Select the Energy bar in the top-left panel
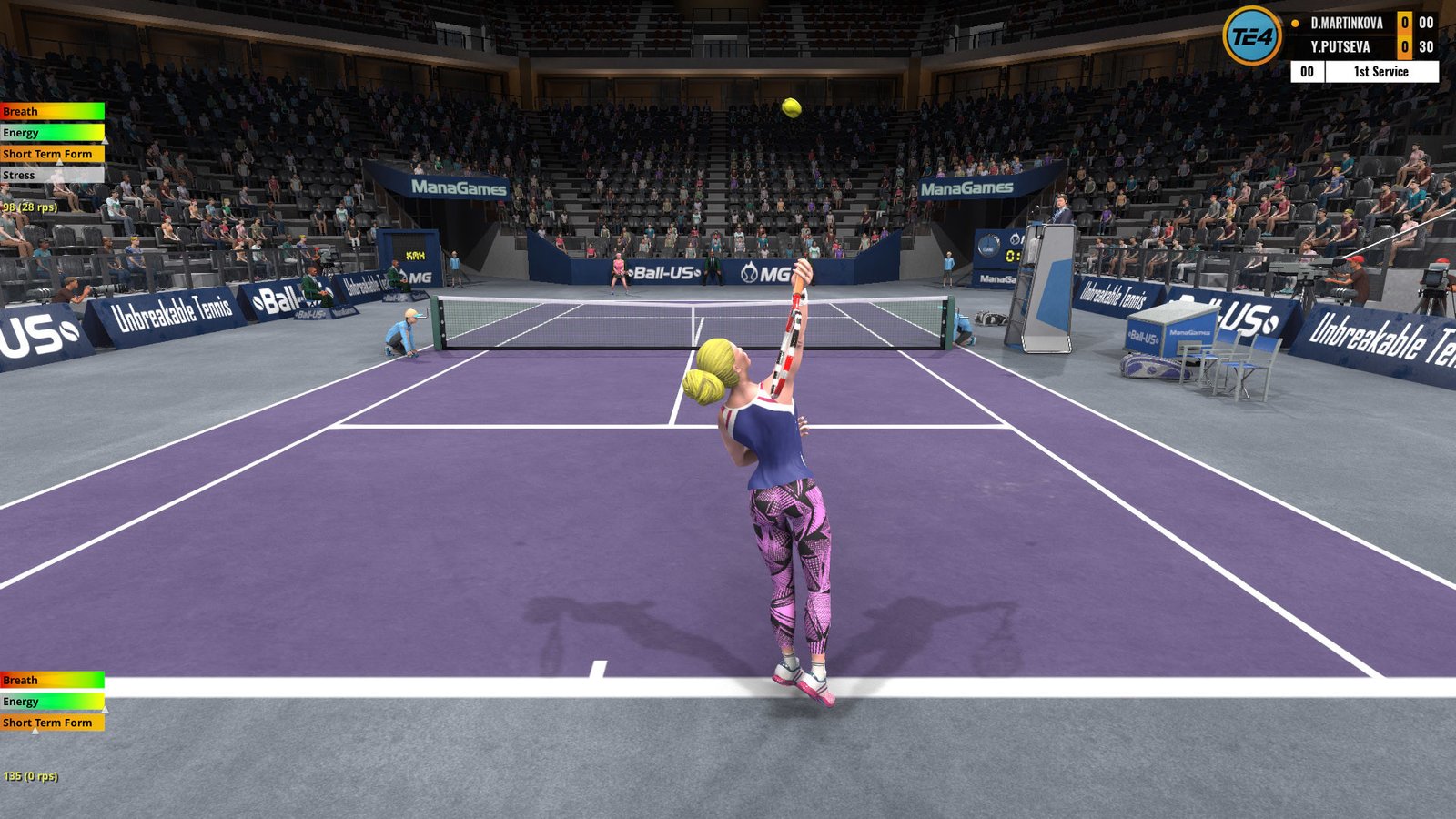Viewport: 1456px width, 819px height. tap(50, 132)
